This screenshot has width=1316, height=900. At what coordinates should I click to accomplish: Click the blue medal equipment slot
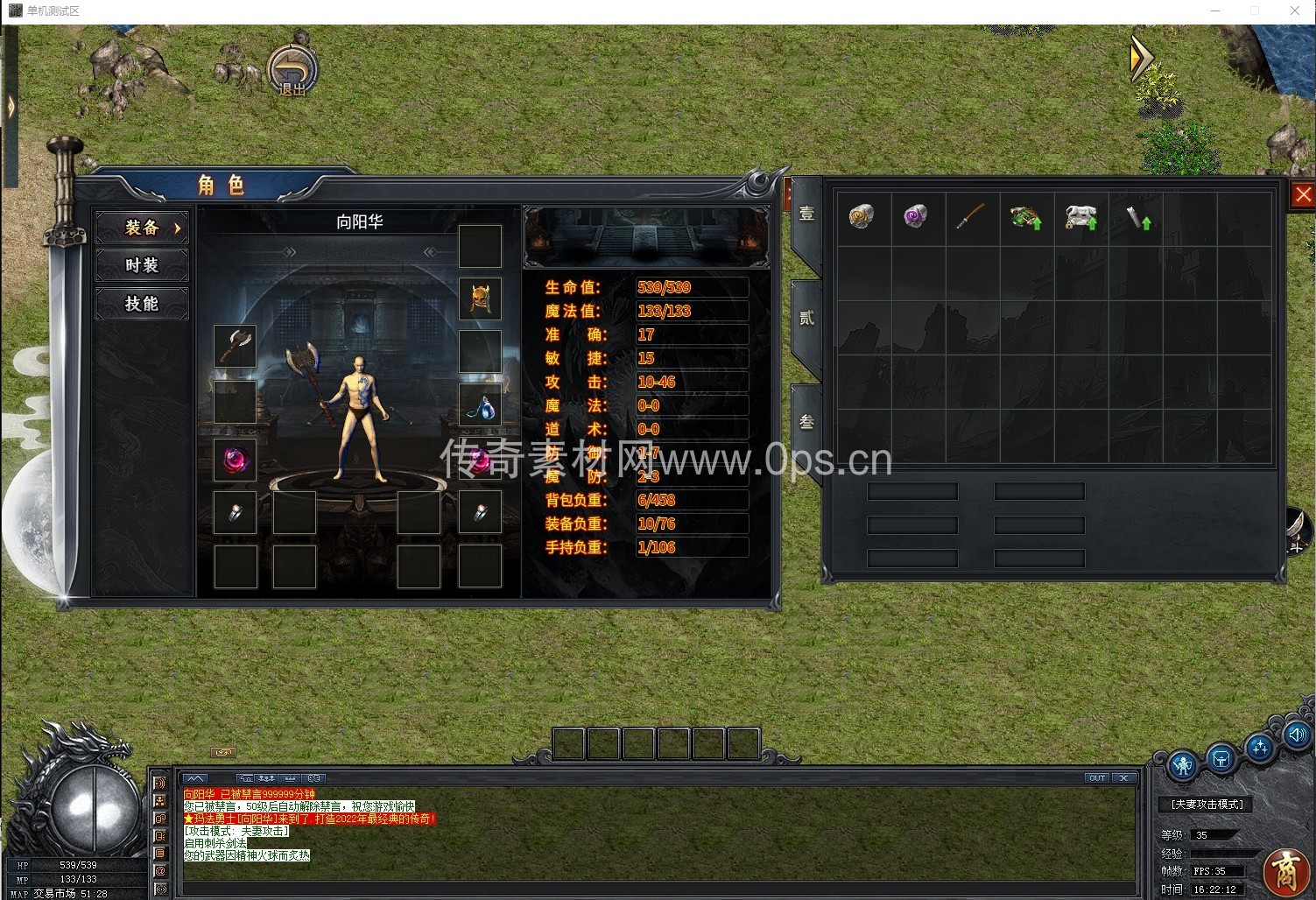coord(480,405)
